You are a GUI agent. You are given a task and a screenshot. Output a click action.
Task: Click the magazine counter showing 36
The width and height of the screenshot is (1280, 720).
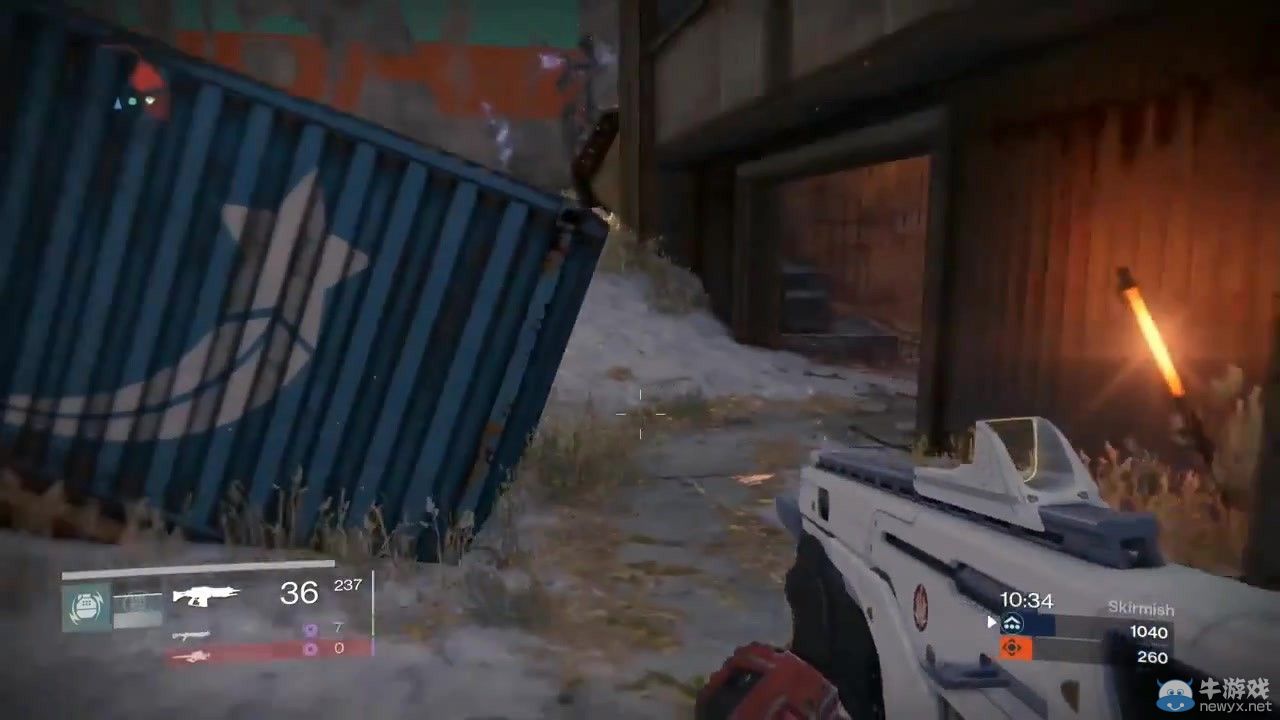[299, 594]
